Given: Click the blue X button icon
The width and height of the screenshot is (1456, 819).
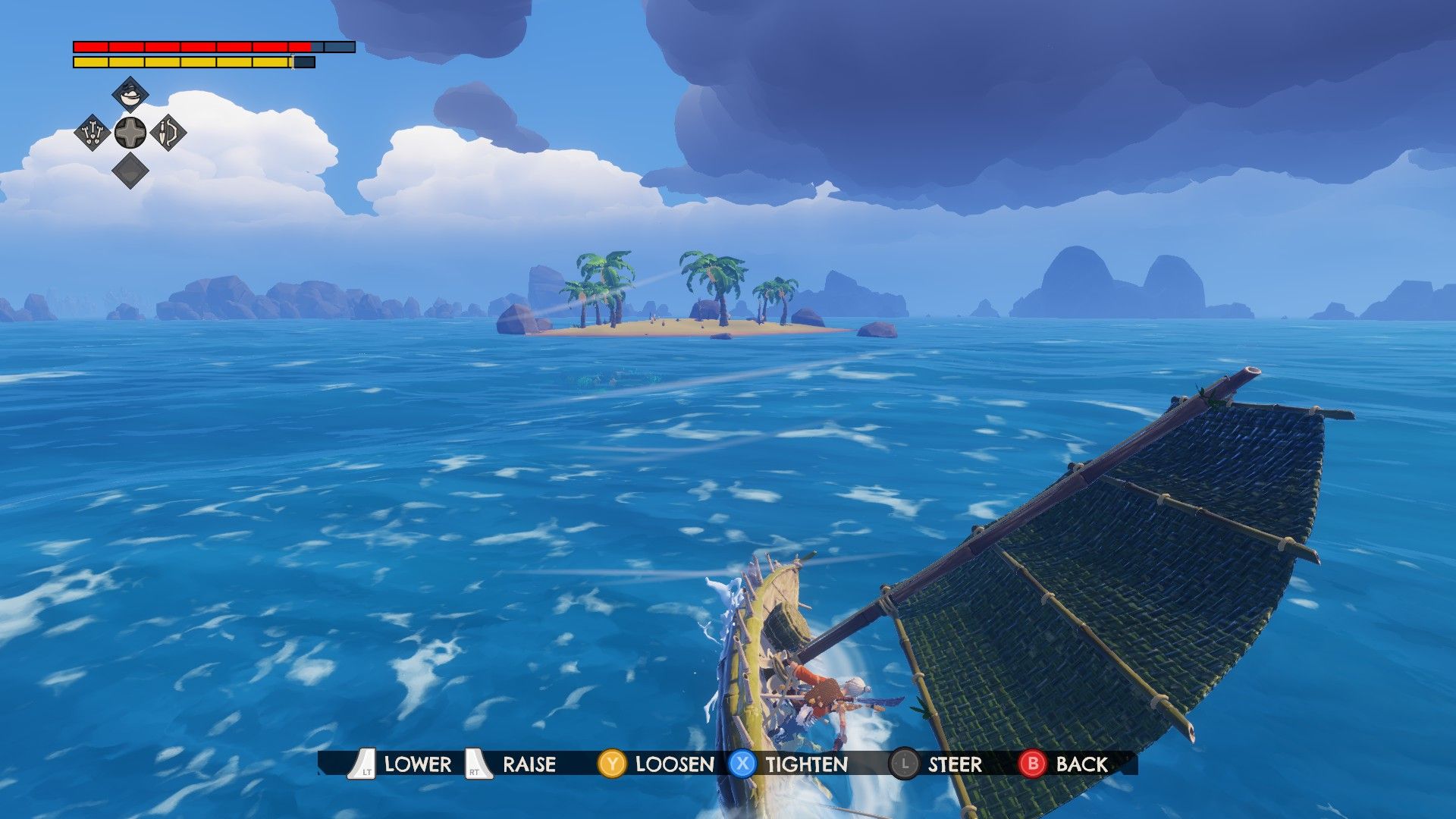Looking at the screenshot, I should tap(741, 764).
